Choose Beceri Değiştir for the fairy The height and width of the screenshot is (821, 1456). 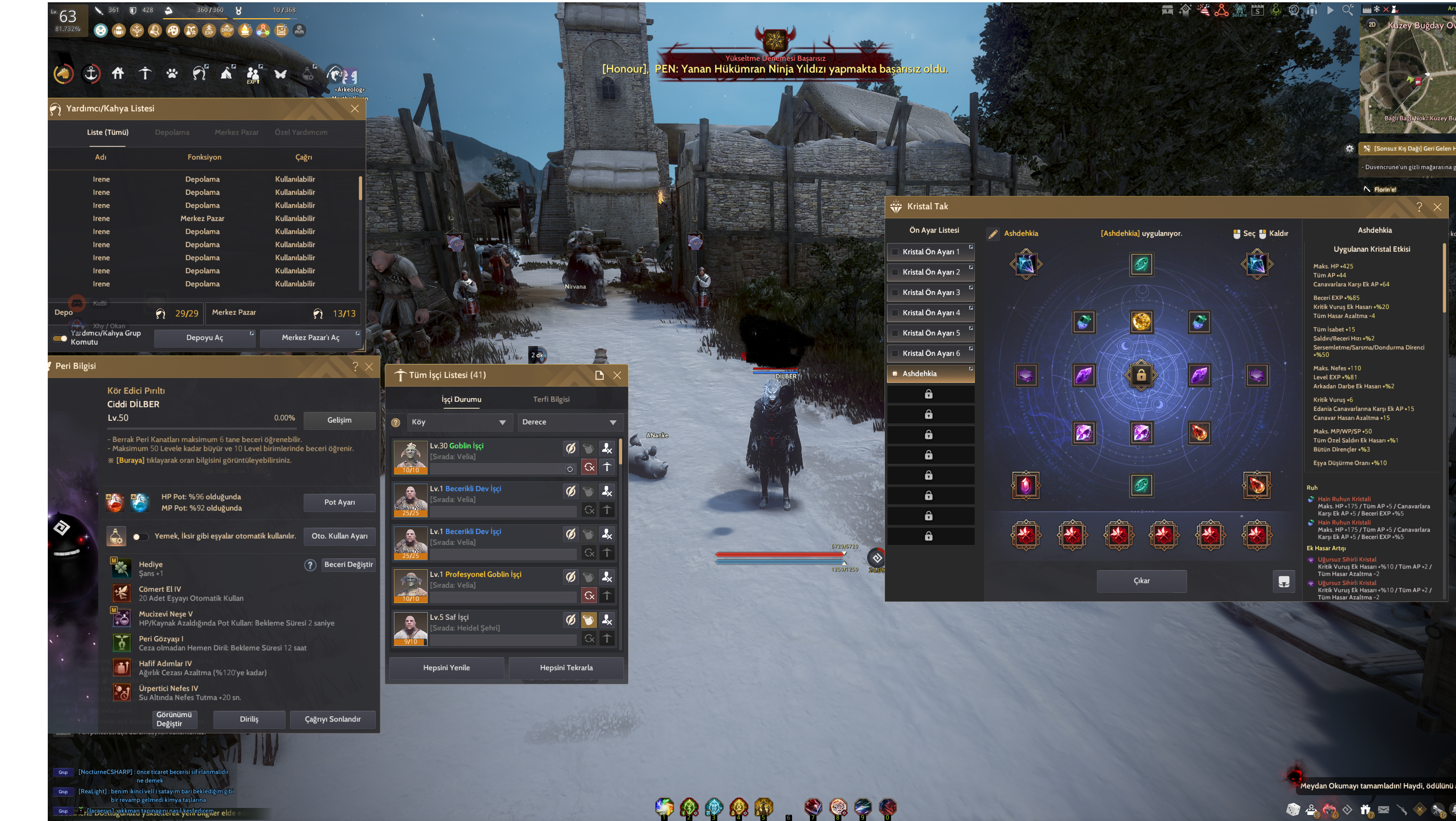[x=348, y=564]
